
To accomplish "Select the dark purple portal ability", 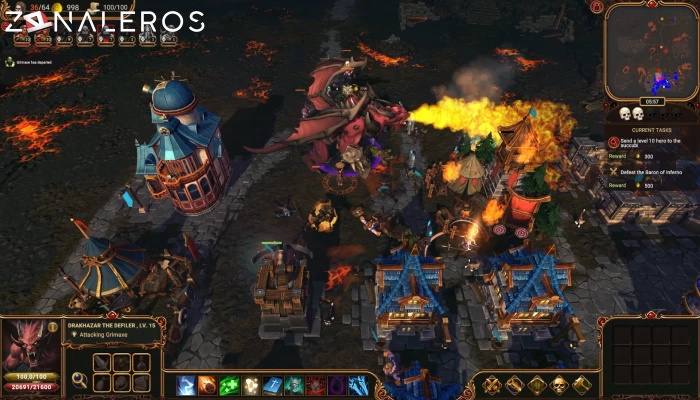I will [x=337, y=385].
